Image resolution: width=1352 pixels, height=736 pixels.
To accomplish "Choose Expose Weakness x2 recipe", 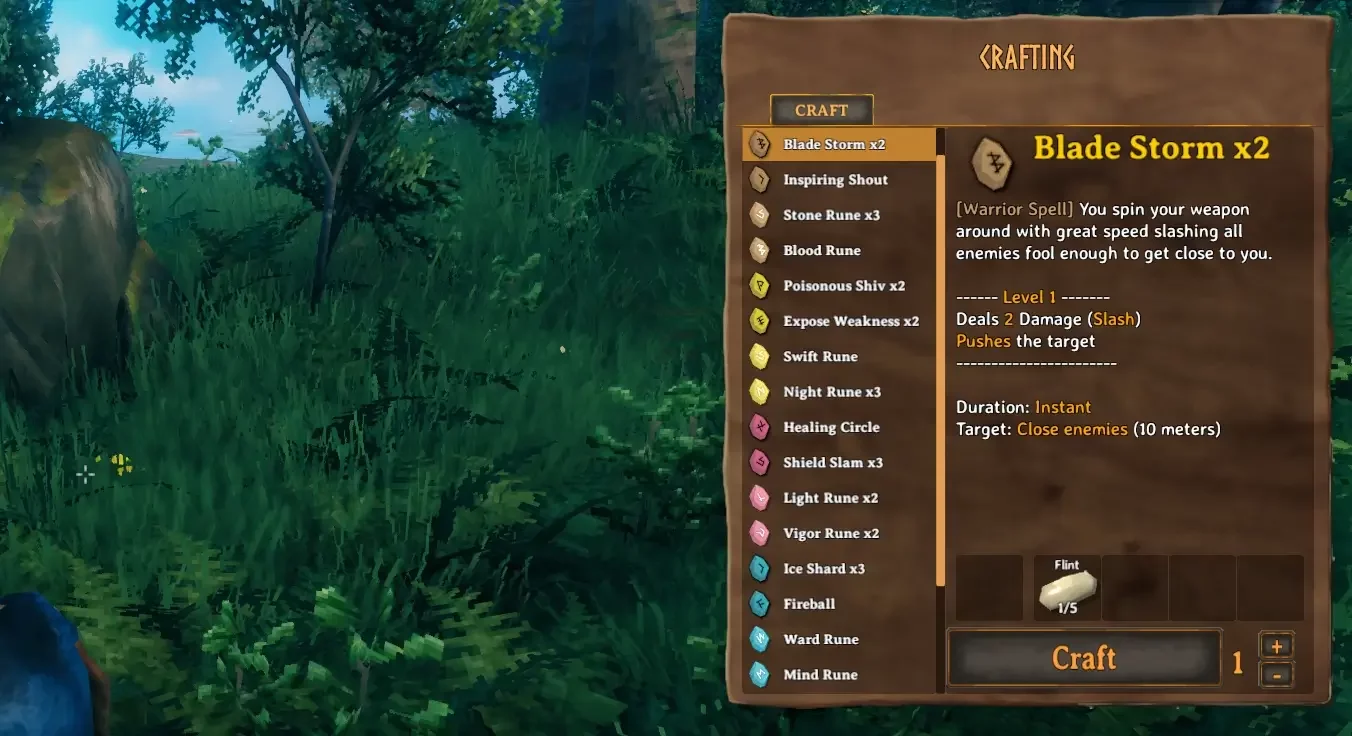I will click(850, 321).
